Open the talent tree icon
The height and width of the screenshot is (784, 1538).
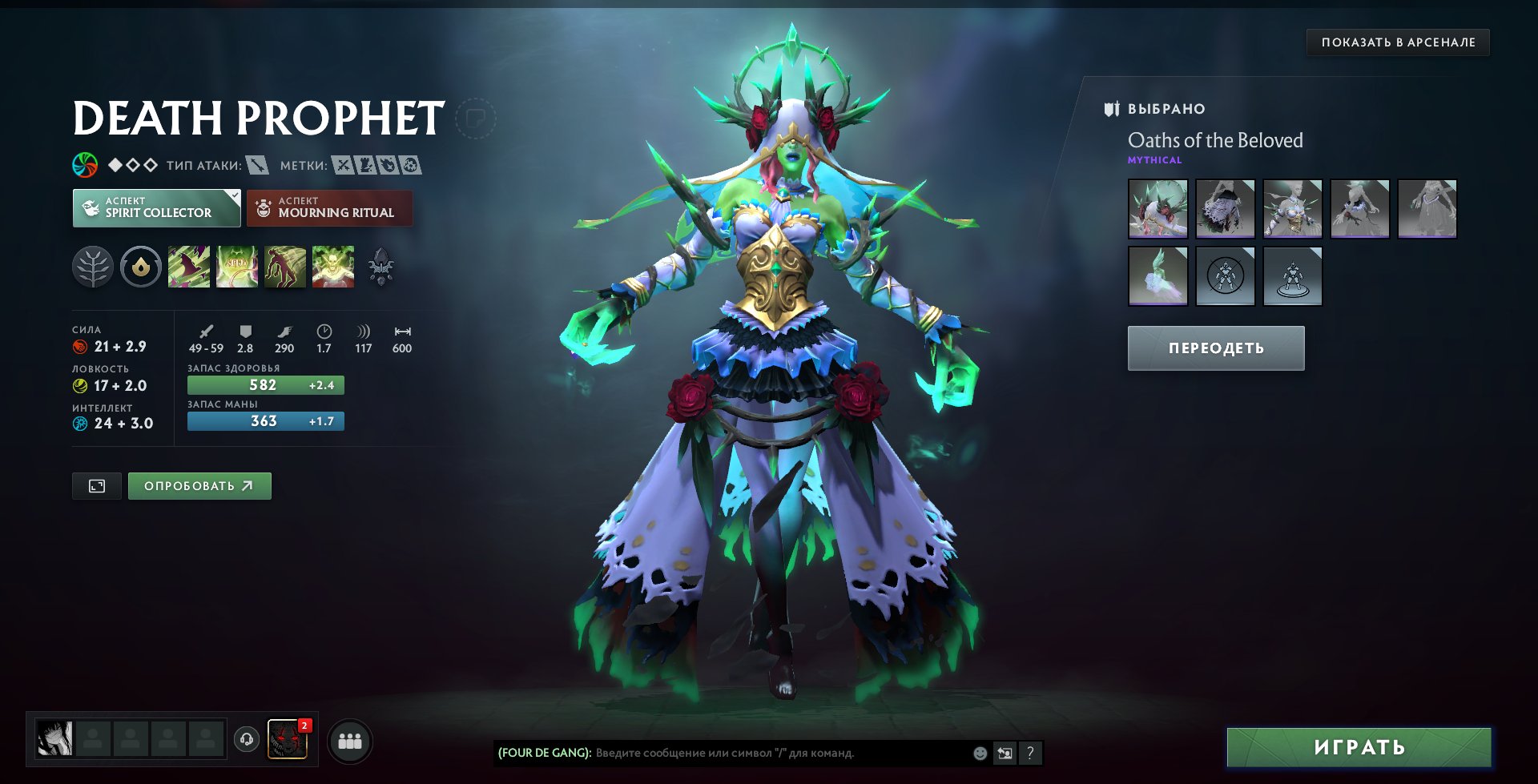point(93,267)
